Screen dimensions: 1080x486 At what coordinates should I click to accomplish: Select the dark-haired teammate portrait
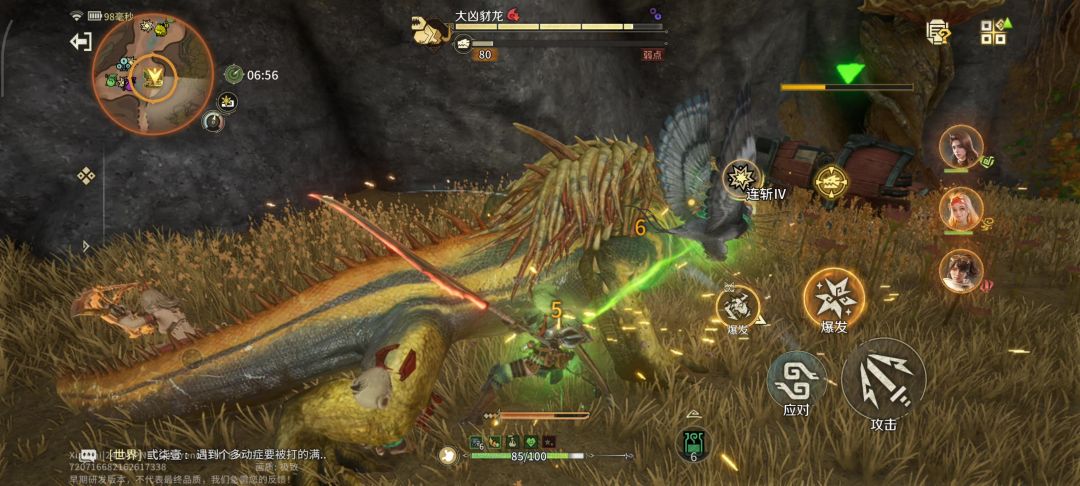pos(960,147)
